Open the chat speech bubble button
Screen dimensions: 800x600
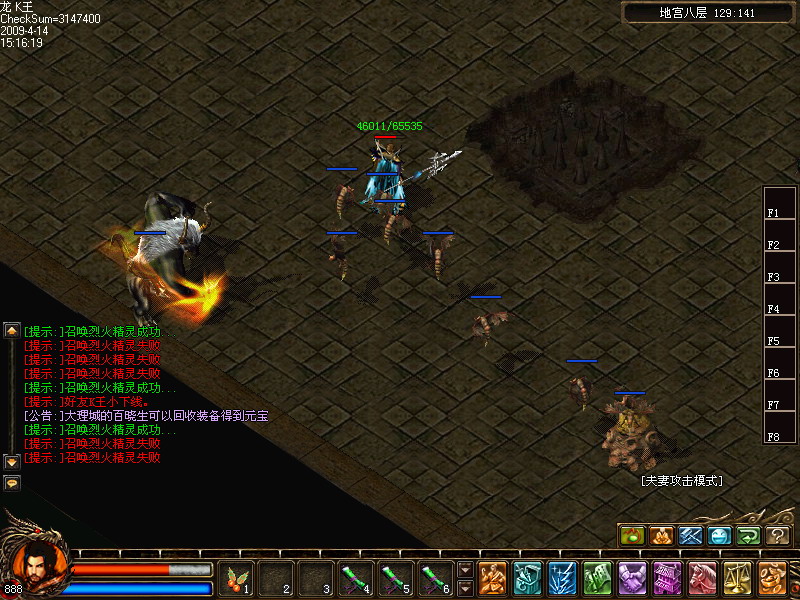pos(12,482)
